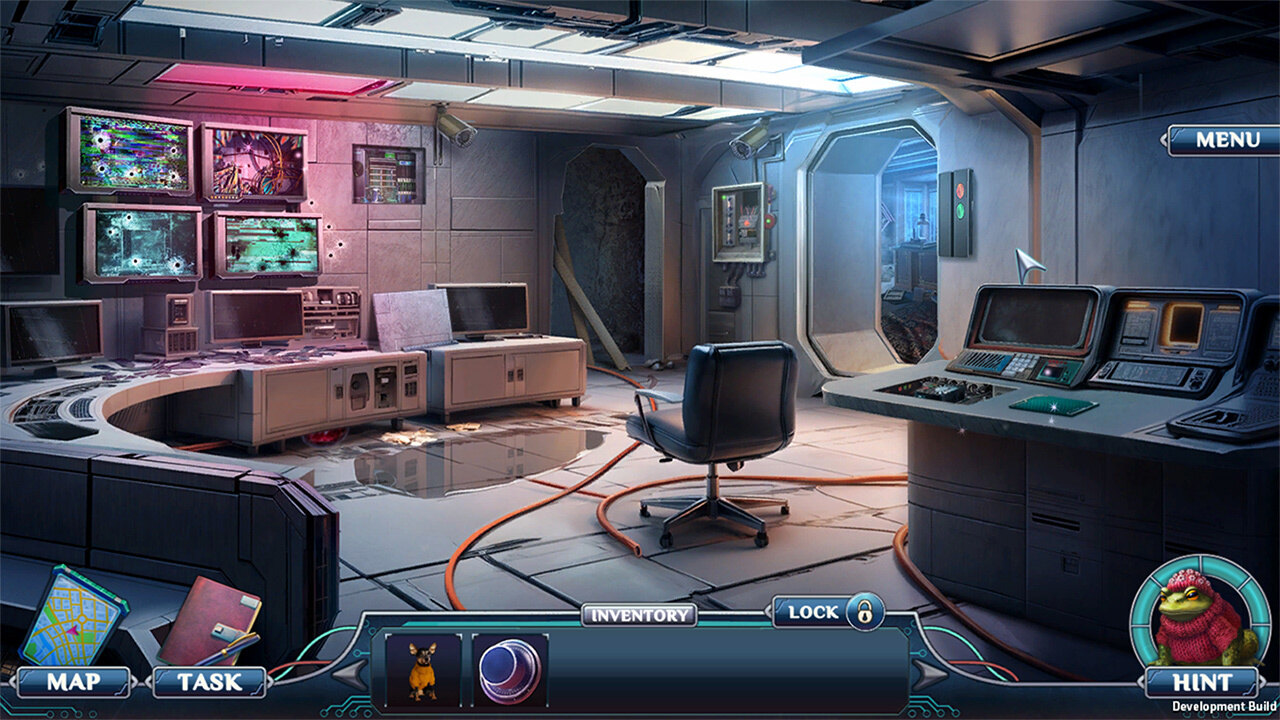
Task: Open the MAP button
Action: point(74,682)
